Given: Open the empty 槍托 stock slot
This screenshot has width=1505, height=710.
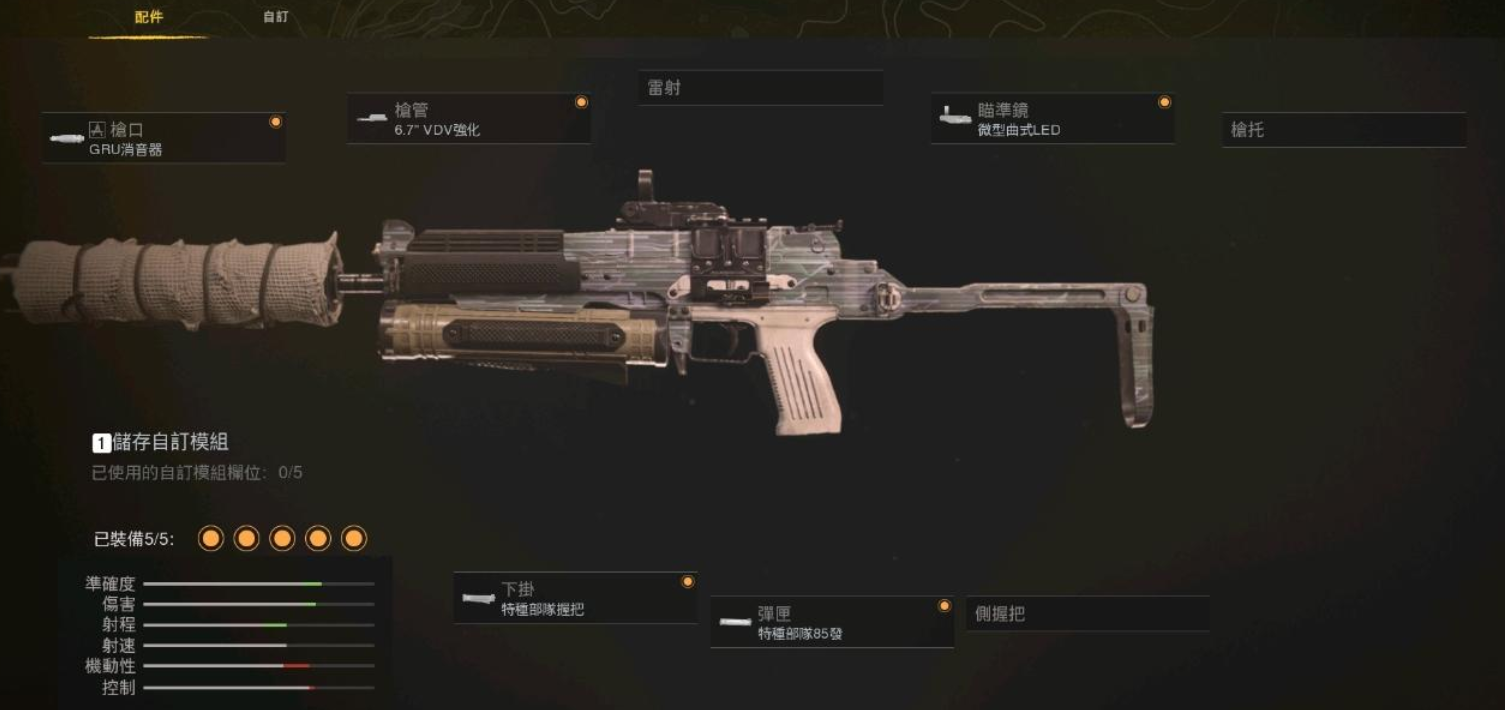Looking at the screenshot, I should click(x=1343, y=130).
